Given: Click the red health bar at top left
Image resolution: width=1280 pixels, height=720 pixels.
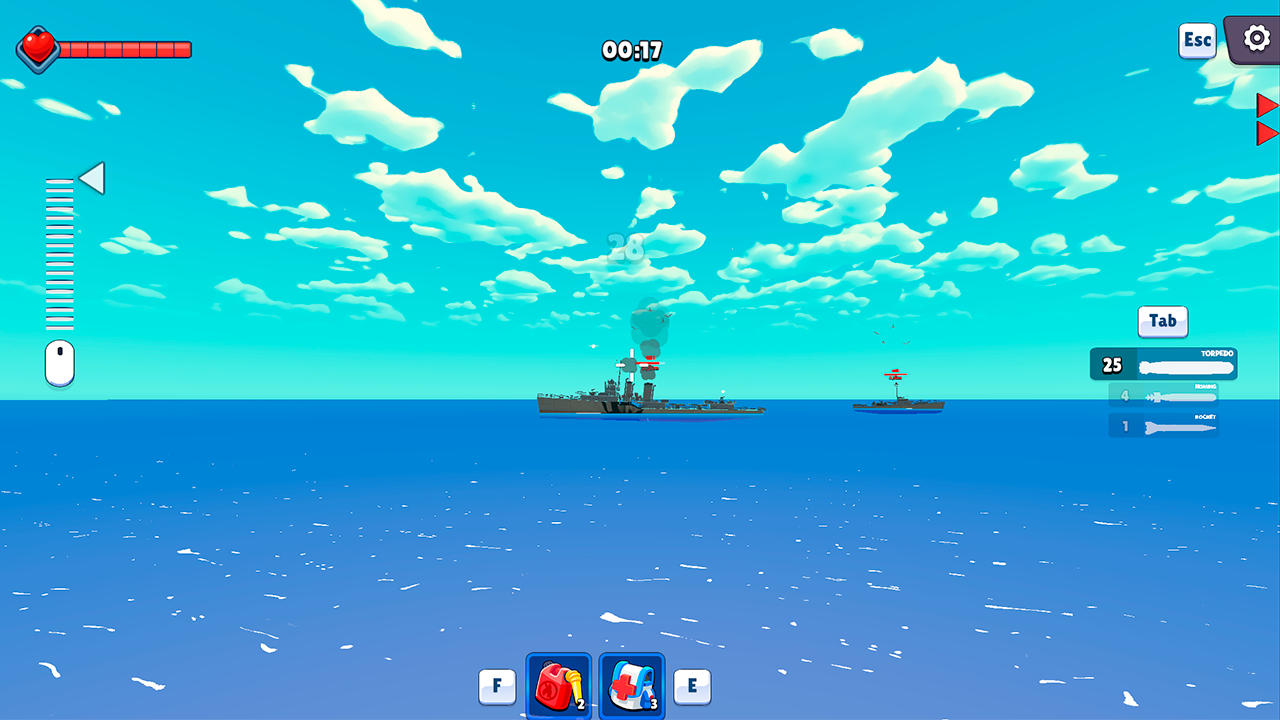Looking at the screenshot, I should tap(125, 46).
